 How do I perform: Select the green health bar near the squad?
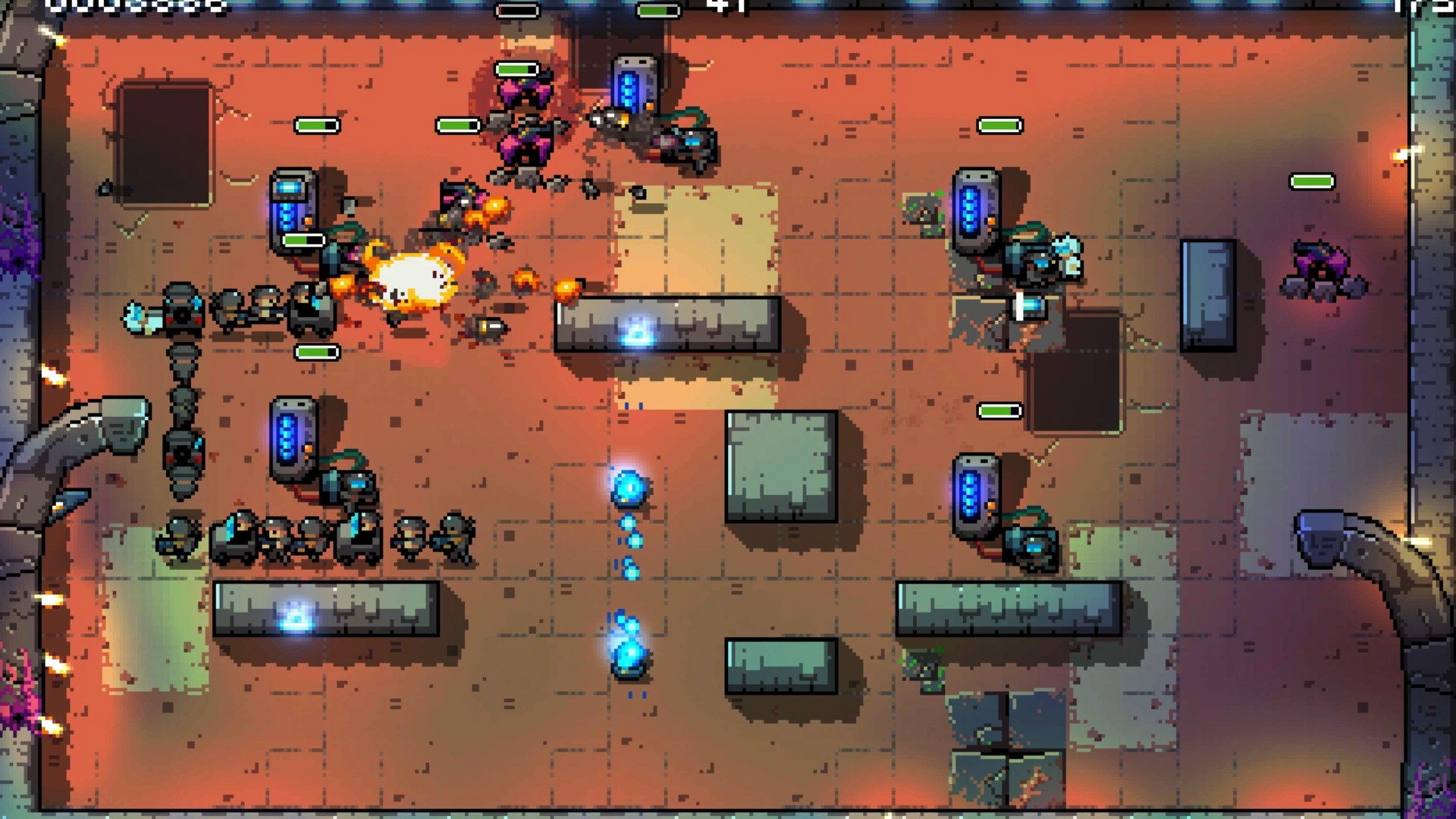click(315, 351)
